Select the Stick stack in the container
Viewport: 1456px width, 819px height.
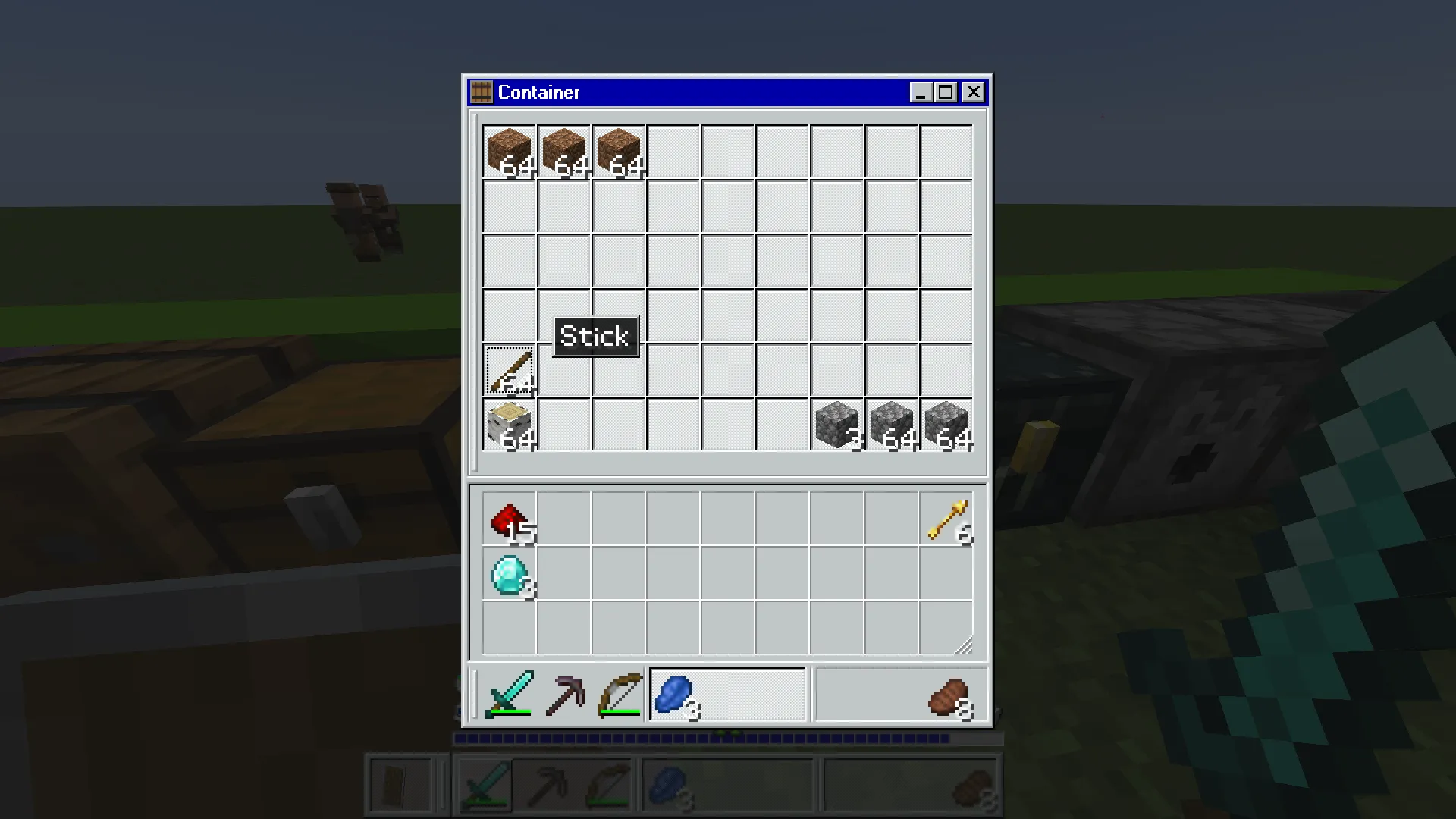click(x=509, y=370)
